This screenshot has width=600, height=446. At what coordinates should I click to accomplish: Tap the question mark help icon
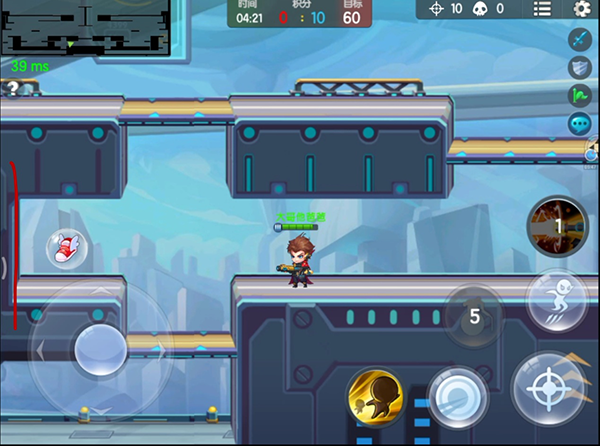click(12, 88)
